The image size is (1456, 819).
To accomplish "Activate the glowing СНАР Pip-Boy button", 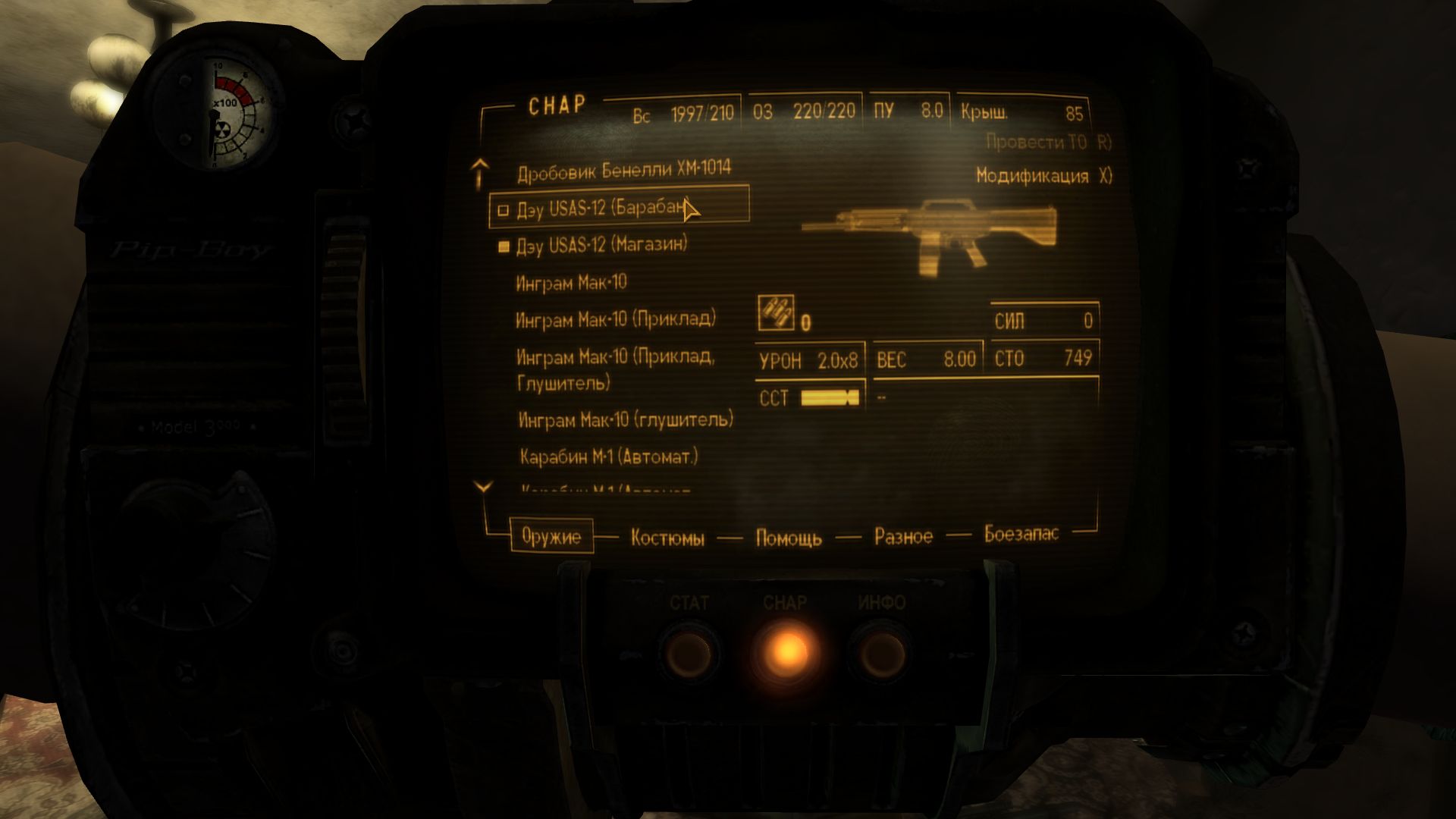I will click(786, 651).
